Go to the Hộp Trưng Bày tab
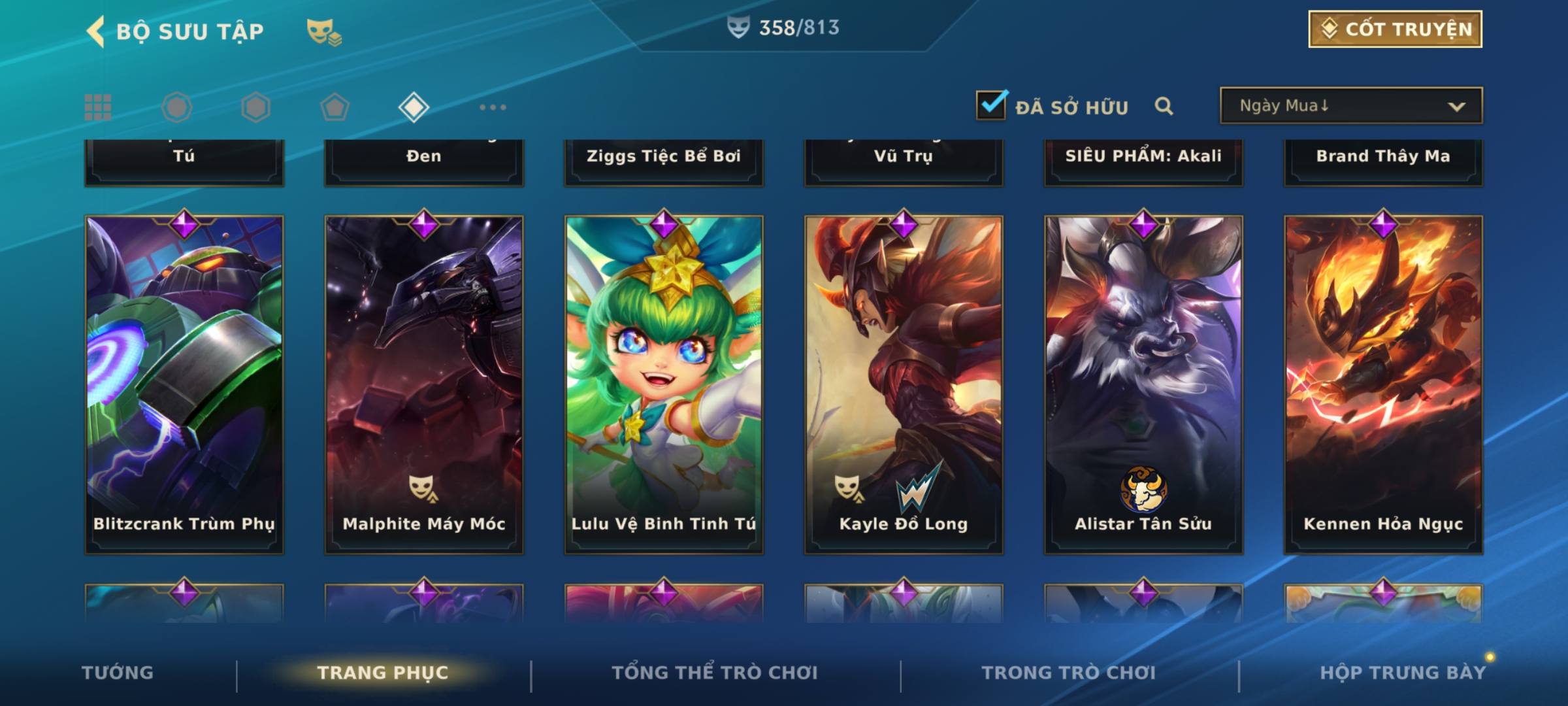1568x706 pixels. pos(1403,673)
